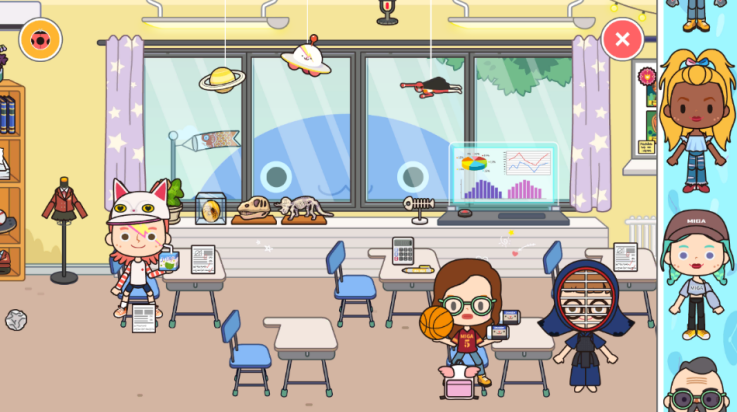Screen dimensions: 737x412
Task: Pick the bald man with sunglasses character
Action: click(x=696, y=390)
